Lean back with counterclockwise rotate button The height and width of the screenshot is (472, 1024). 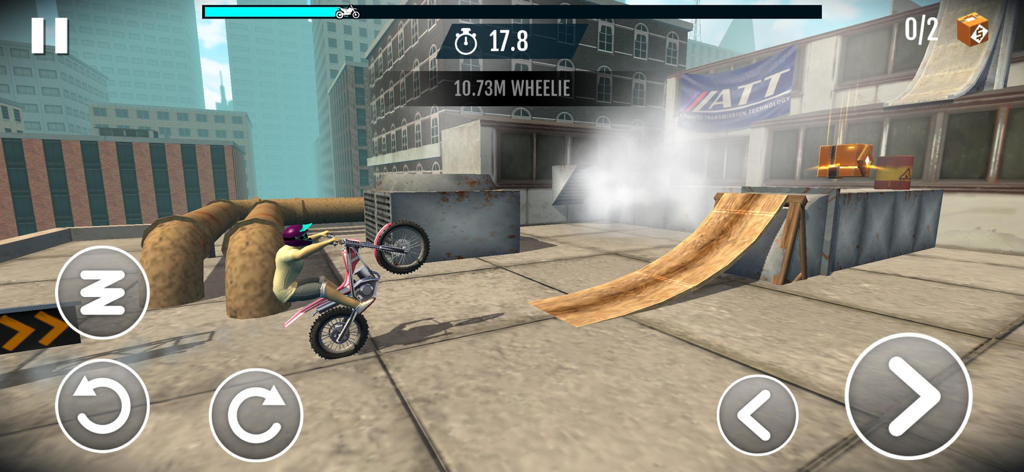(102, 406)
